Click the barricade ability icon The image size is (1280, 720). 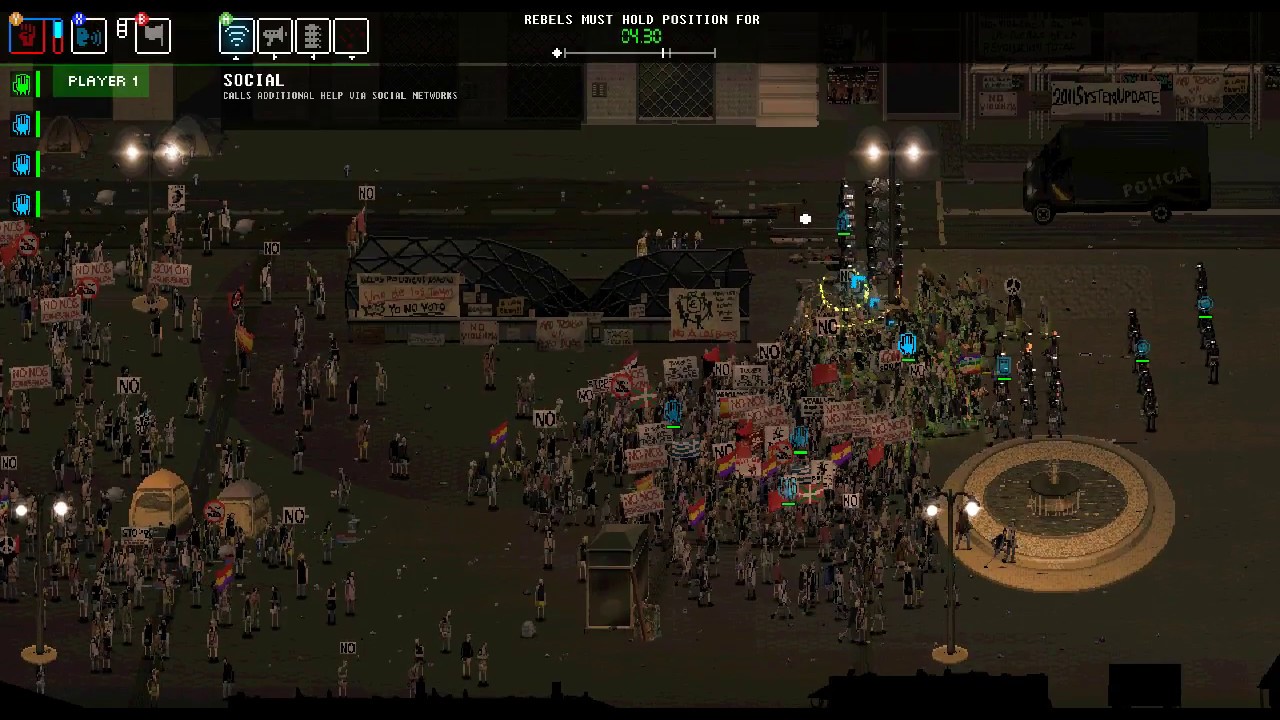[314, 35]
